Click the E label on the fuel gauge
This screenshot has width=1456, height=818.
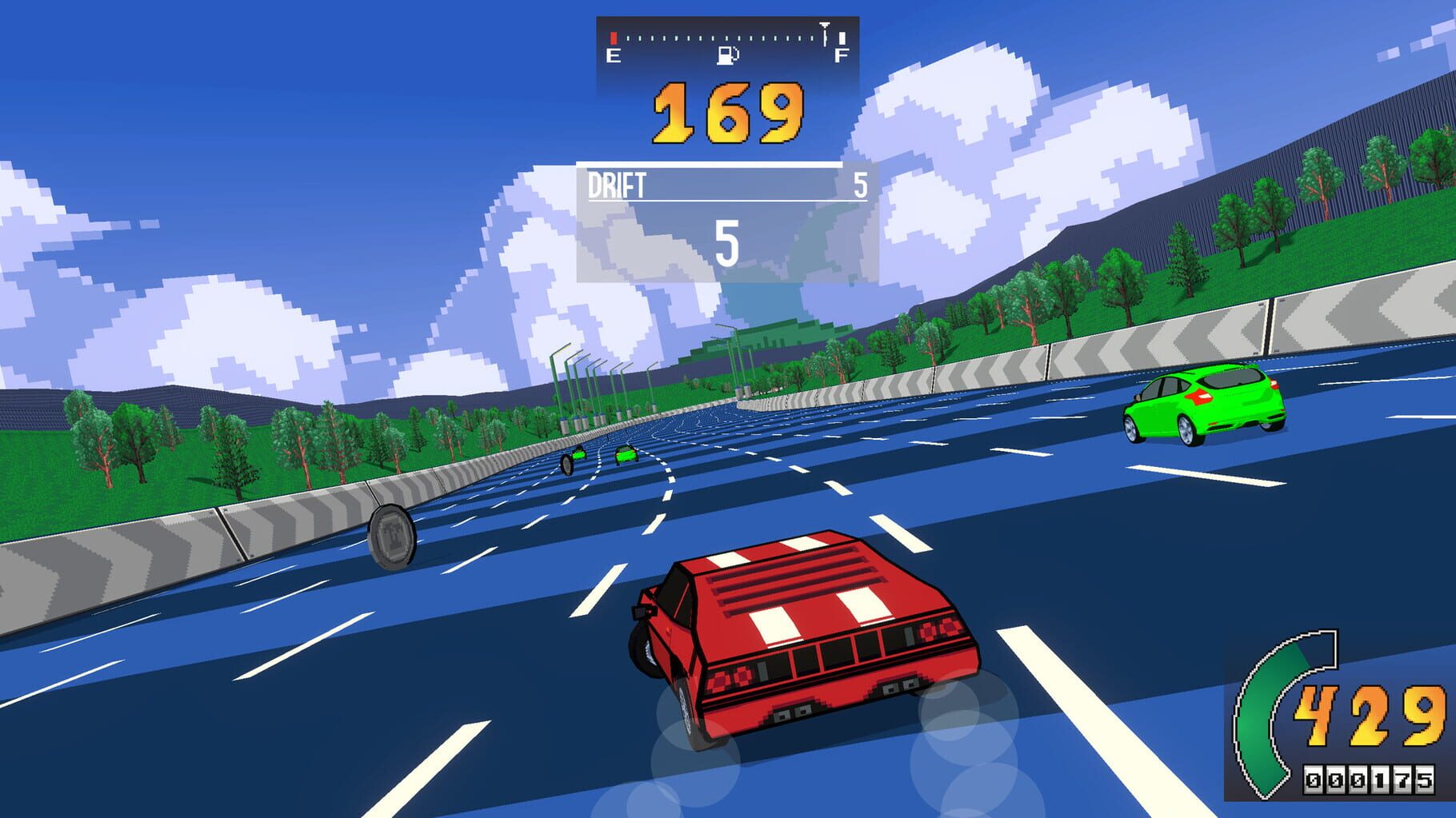(x=612, y=55)
